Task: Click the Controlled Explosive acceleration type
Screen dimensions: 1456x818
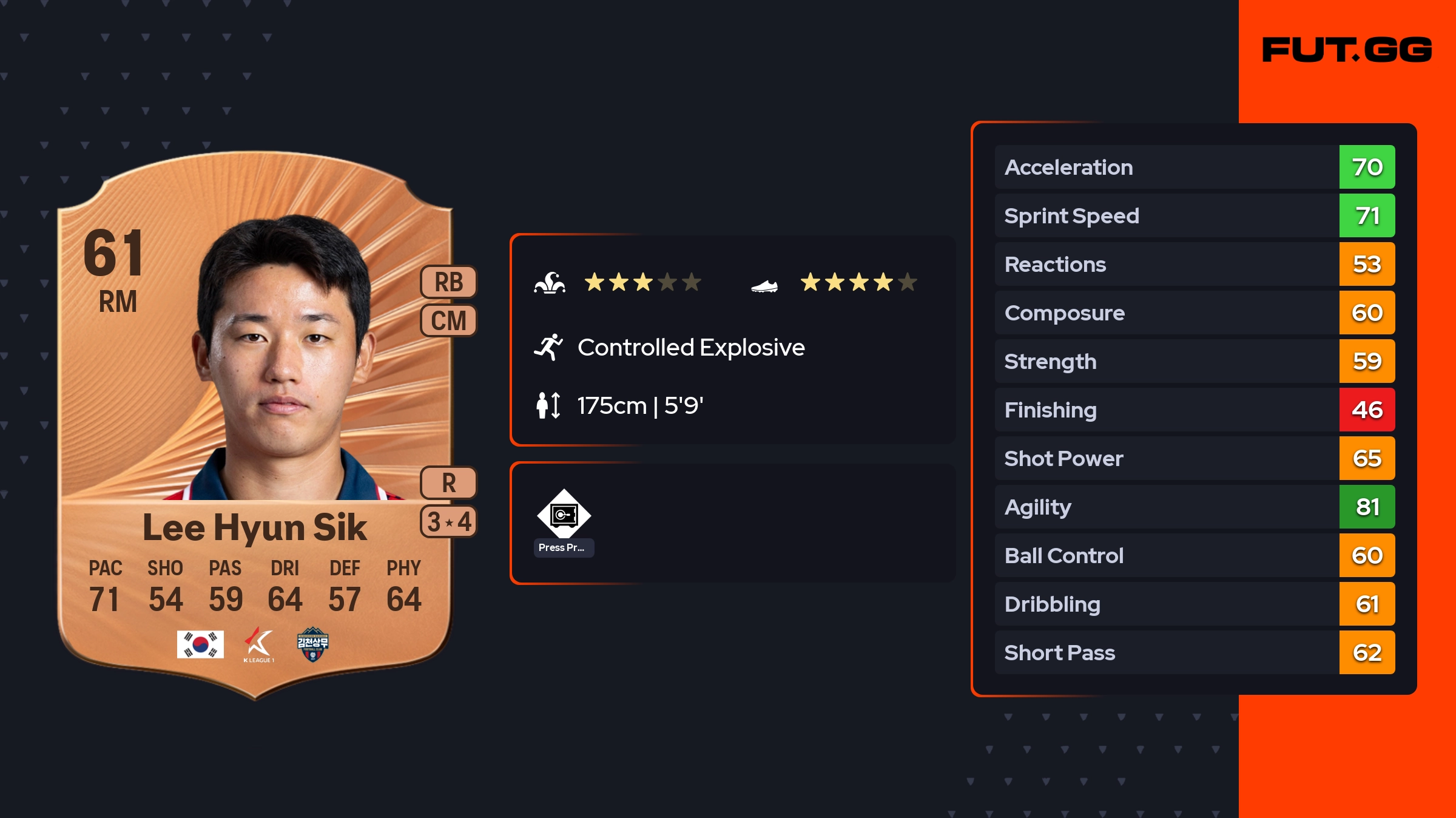Action: (690, 348)
